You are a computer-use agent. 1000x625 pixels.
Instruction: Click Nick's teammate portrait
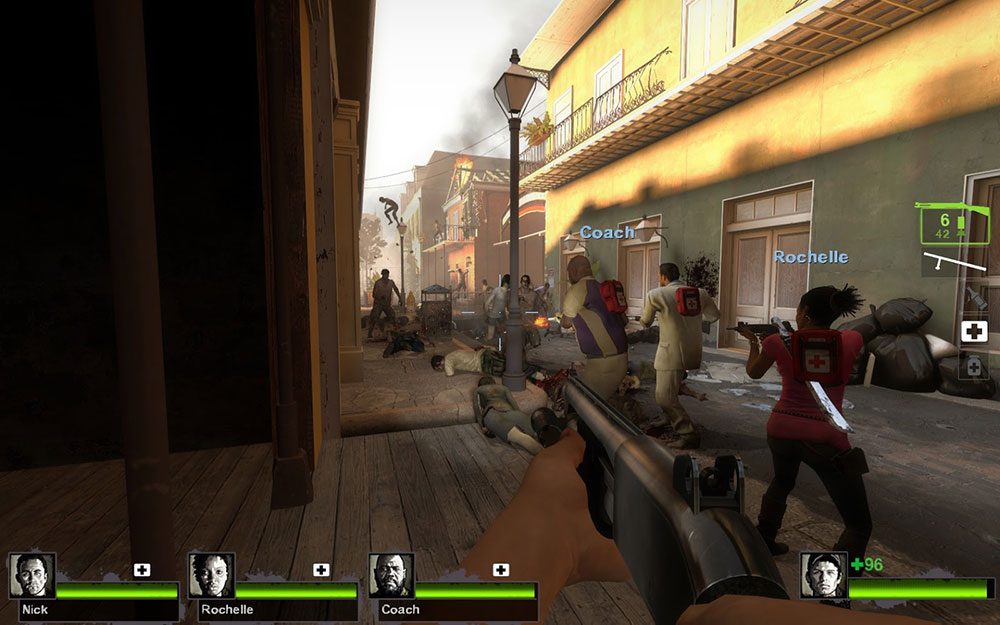[32, 575]
